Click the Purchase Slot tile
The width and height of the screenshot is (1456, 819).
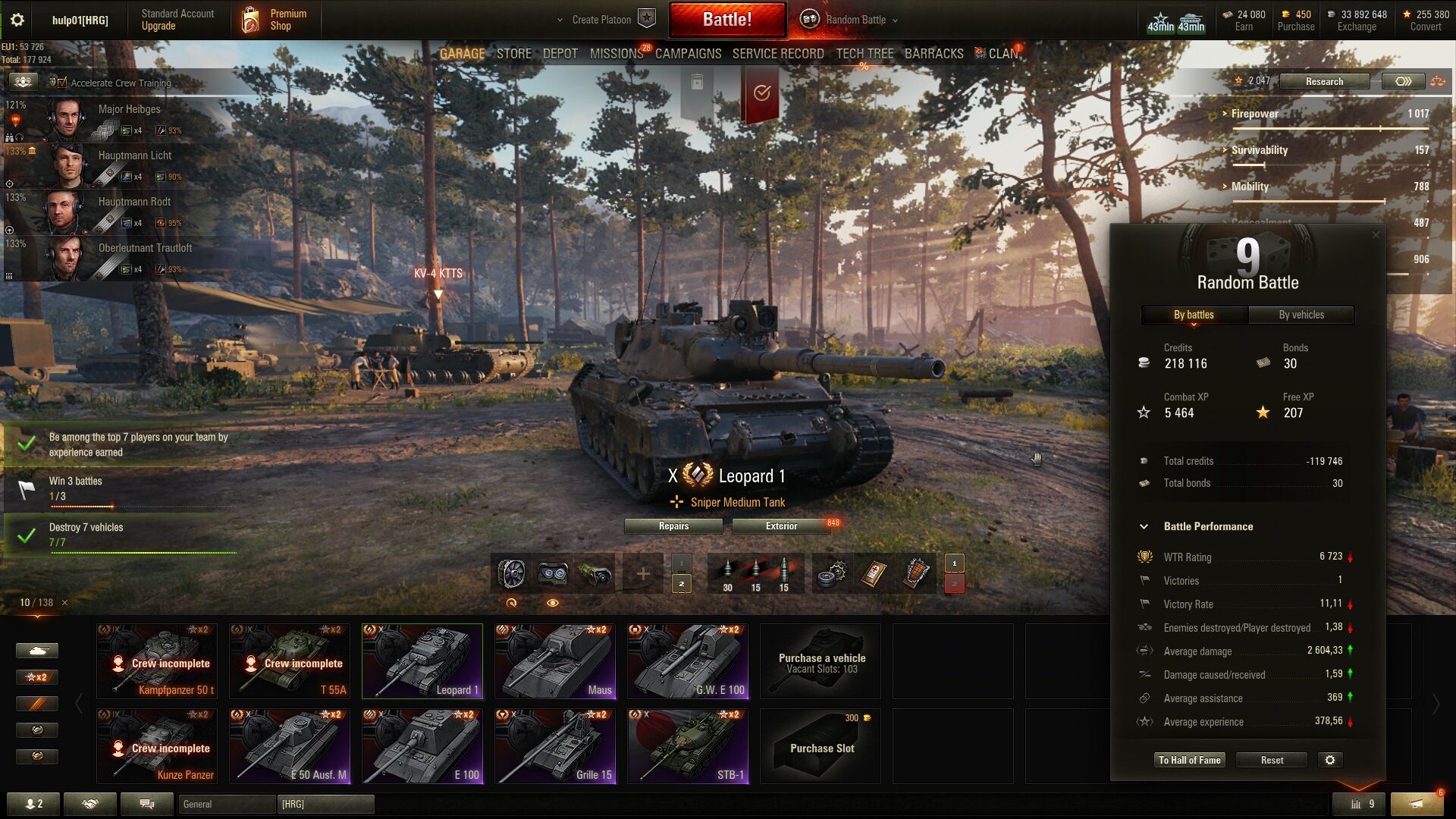coord(821,746)
